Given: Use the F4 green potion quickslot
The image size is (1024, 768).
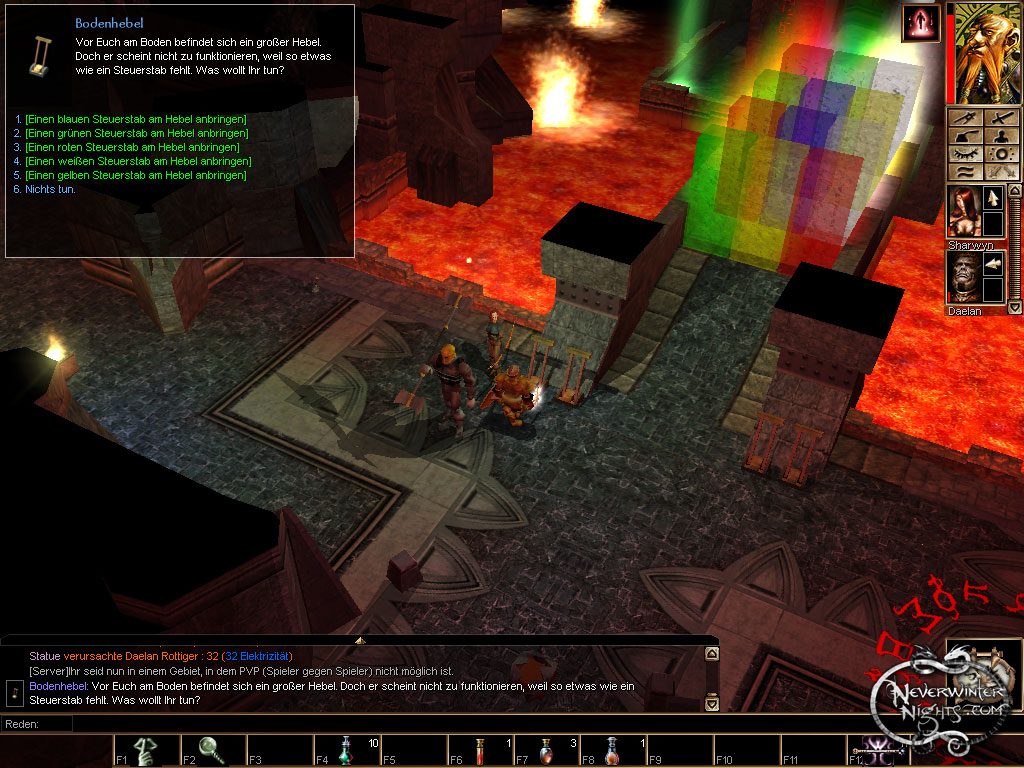Looking at the screenshot, I should (346, 750).
